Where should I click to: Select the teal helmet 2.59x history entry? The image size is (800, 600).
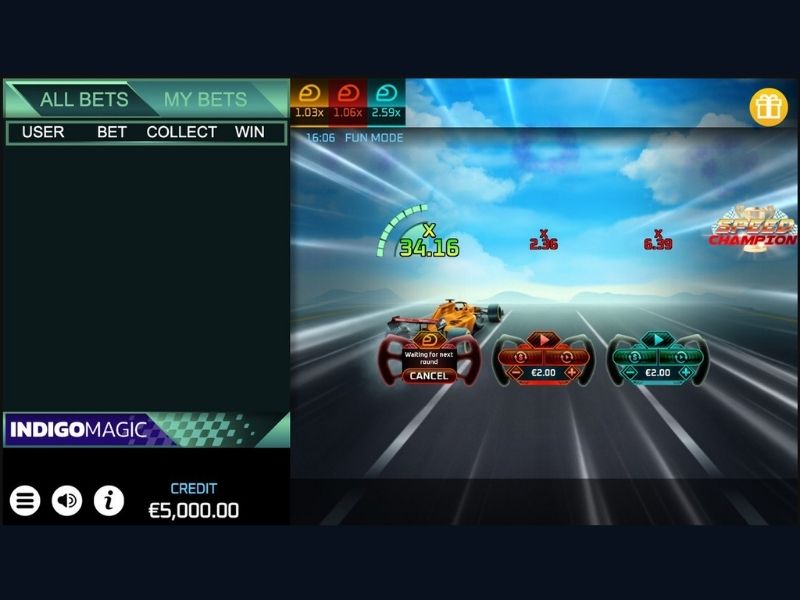point(386,101)
